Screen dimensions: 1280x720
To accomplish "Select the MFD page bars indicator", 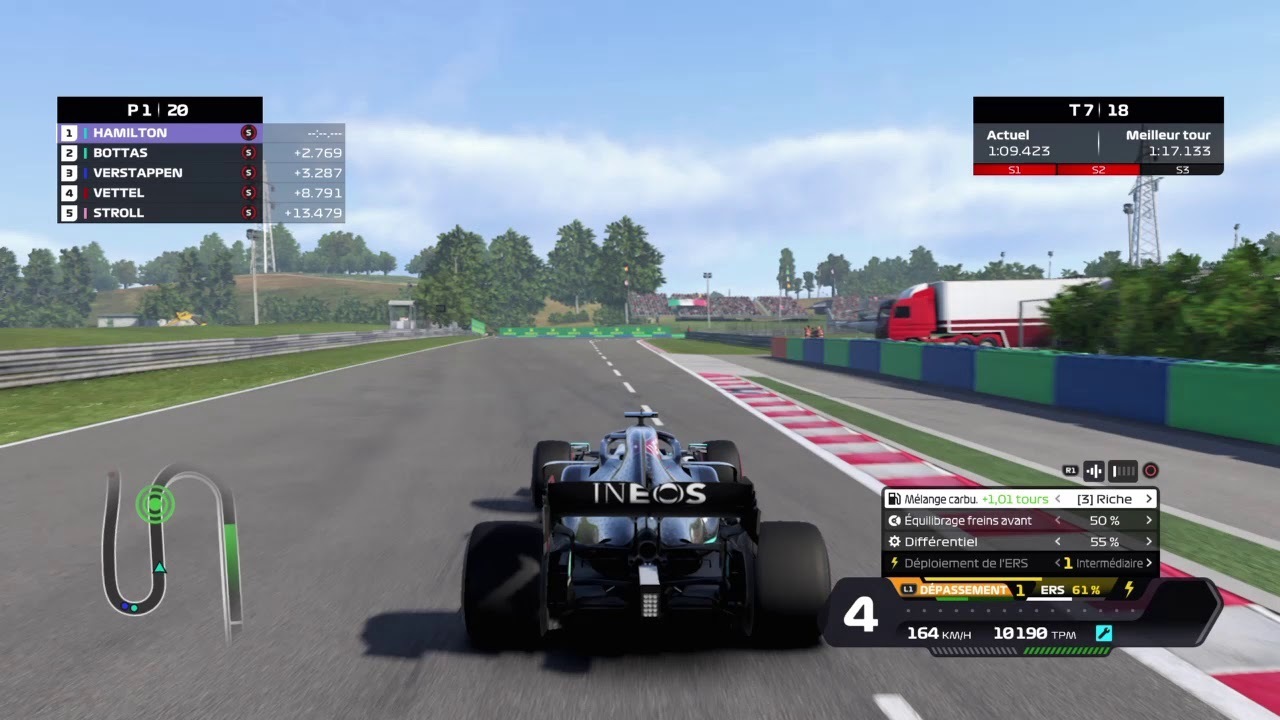I will point(1124,470).
